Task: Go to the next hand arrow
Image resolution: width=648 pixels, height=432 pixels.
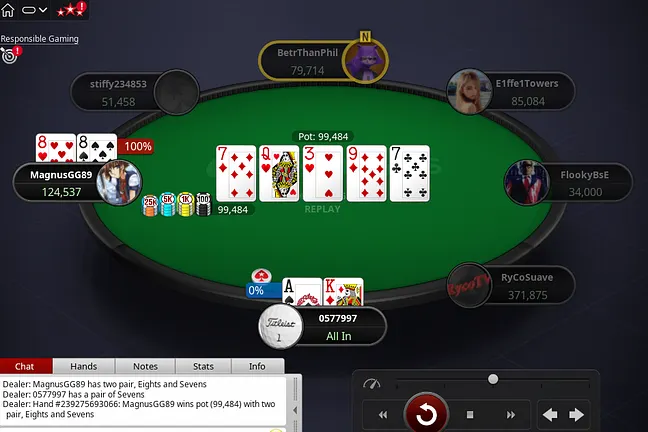Action: point(577,414)
